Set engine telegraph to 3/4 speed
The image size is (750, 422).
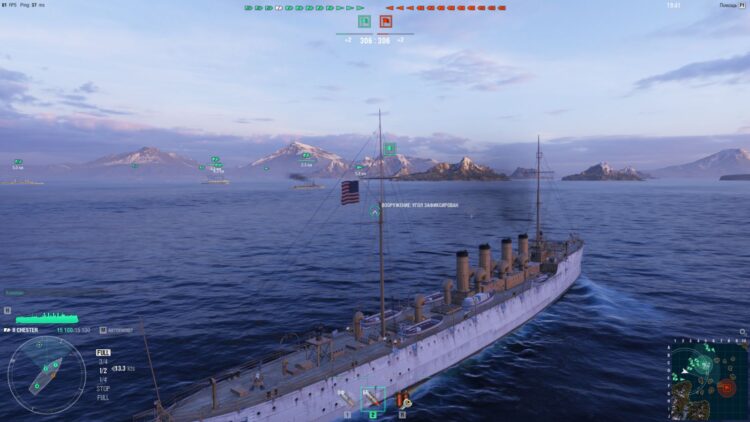coord(103,360)
